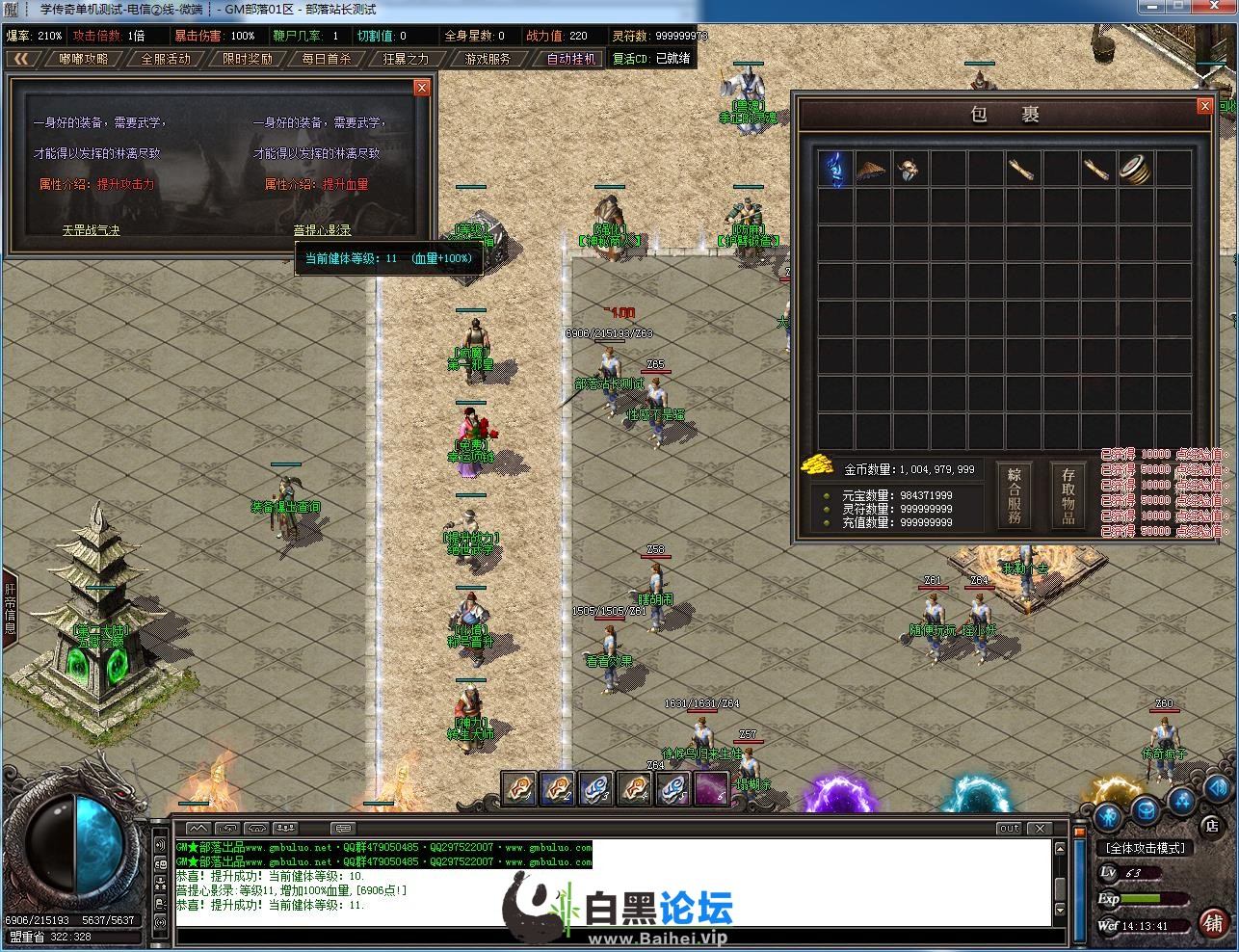Toggle 自动挂机 auto-battle
The image size is (1239, 952).
572,59
